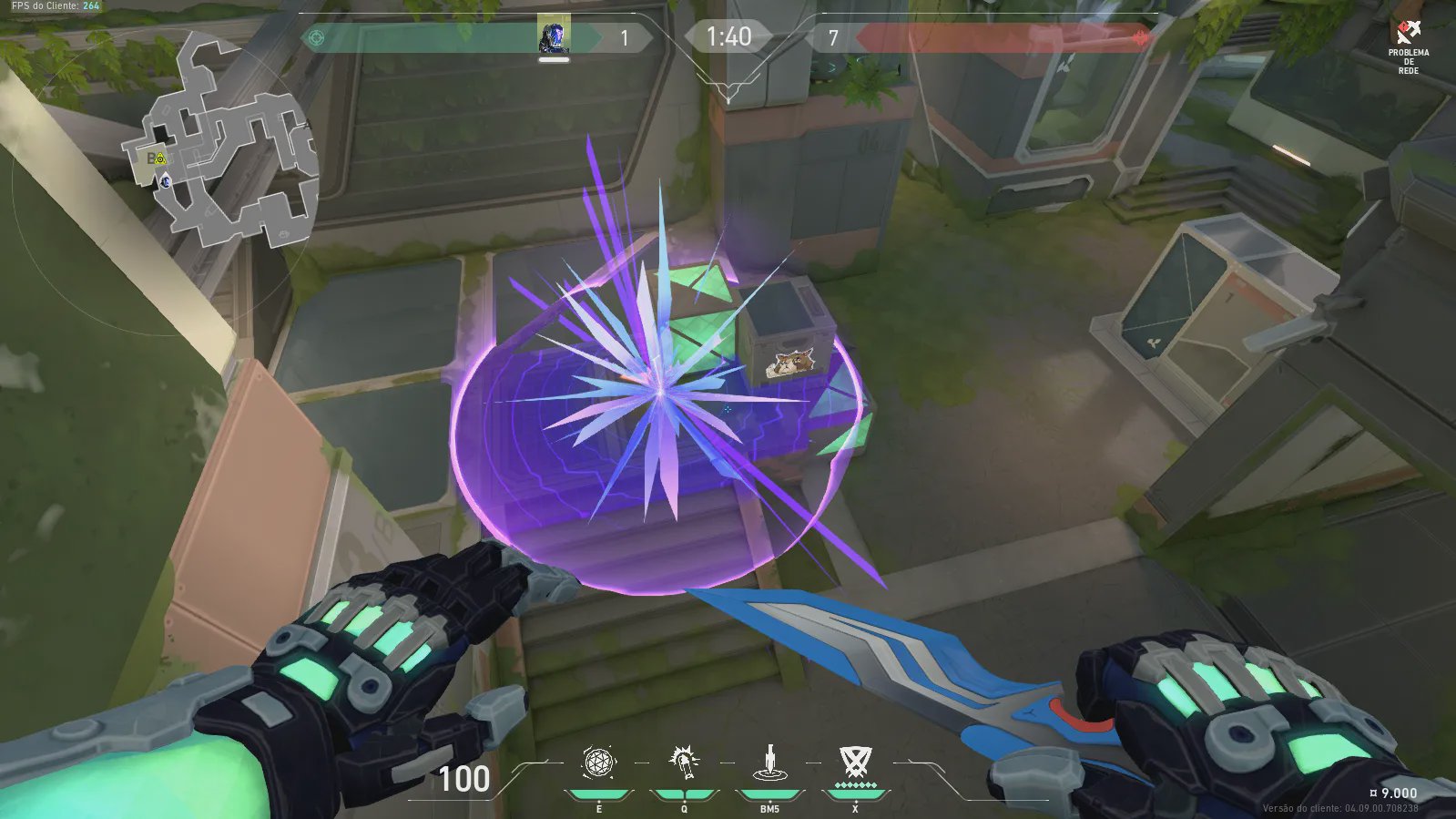The height and width of the screenshot is (819, 1456).
Task: Trigger the Steel Garden ultimate icon
Action: (x=855, y=762)
